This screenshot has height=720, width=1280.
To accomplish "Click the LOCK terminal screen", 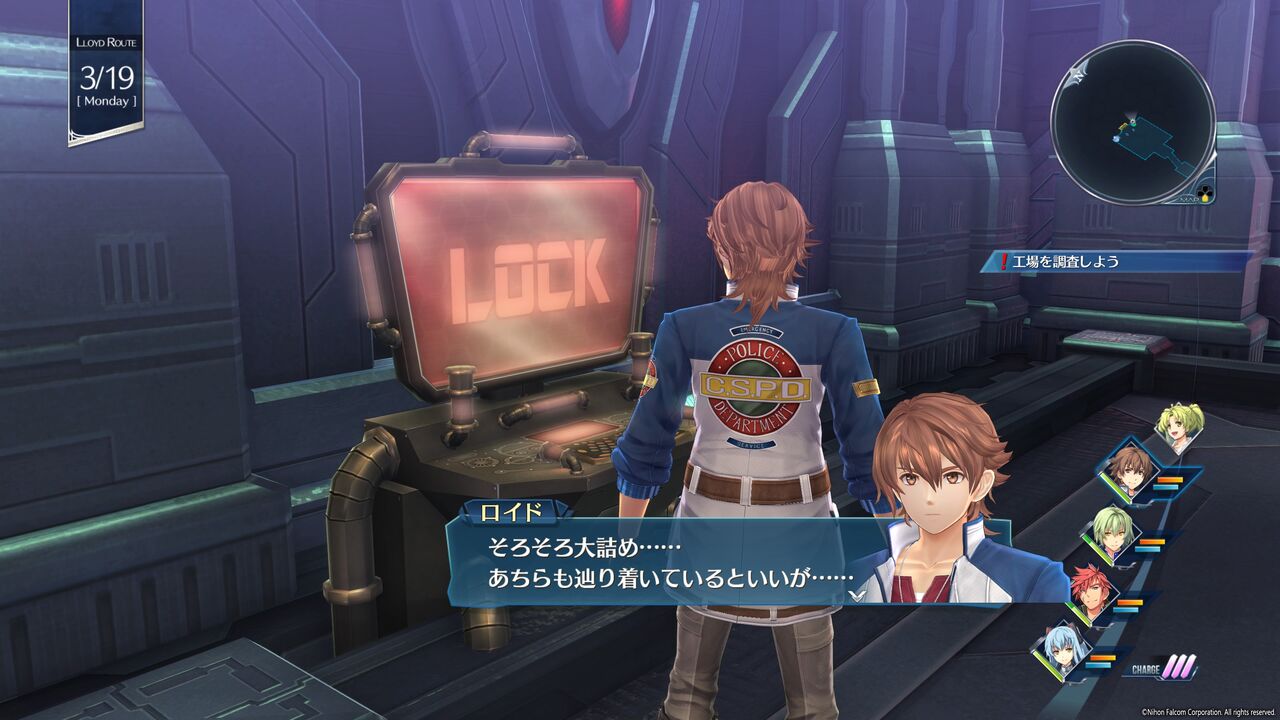I will pyautogui.click(x=520, y=270).
